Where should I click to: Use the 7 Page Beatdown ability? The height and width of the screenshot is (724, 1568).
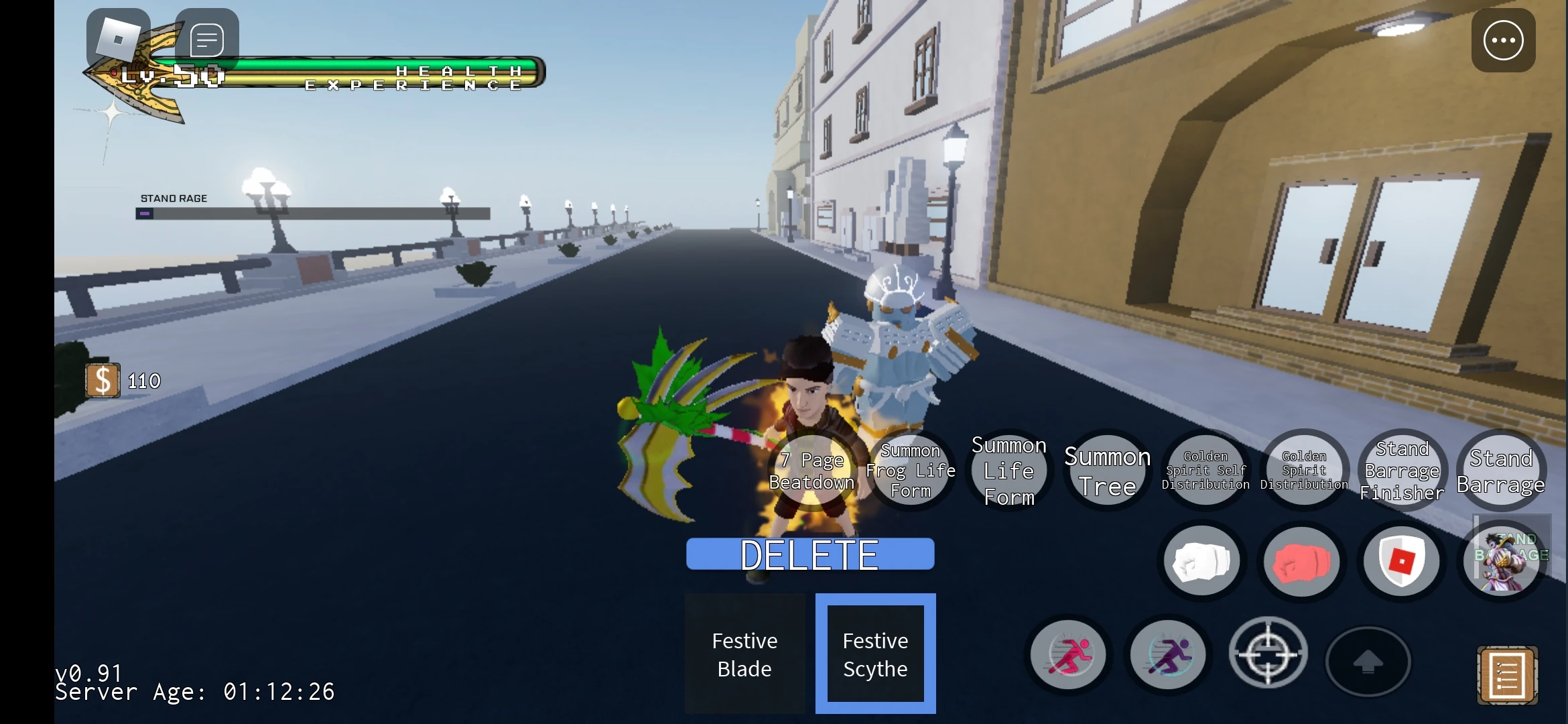[x=813, y=470]
